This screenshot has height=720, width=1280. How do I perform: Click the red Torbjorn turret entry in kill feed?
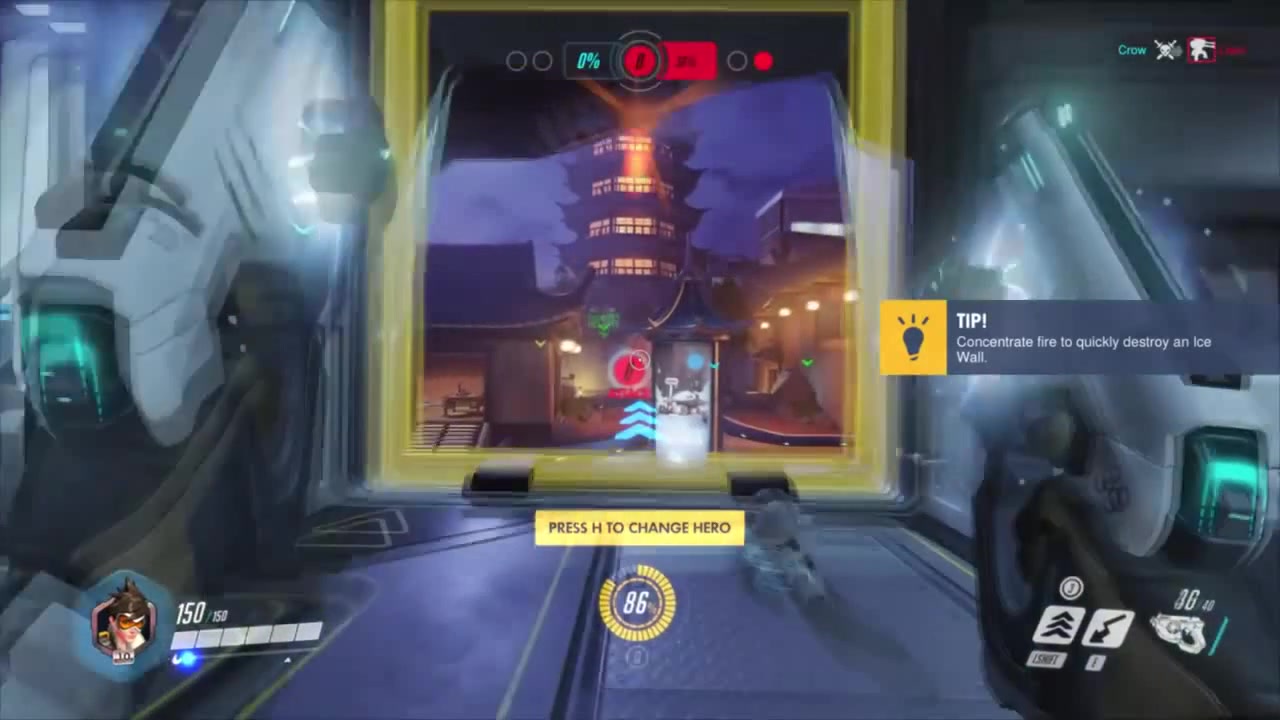1201,50
